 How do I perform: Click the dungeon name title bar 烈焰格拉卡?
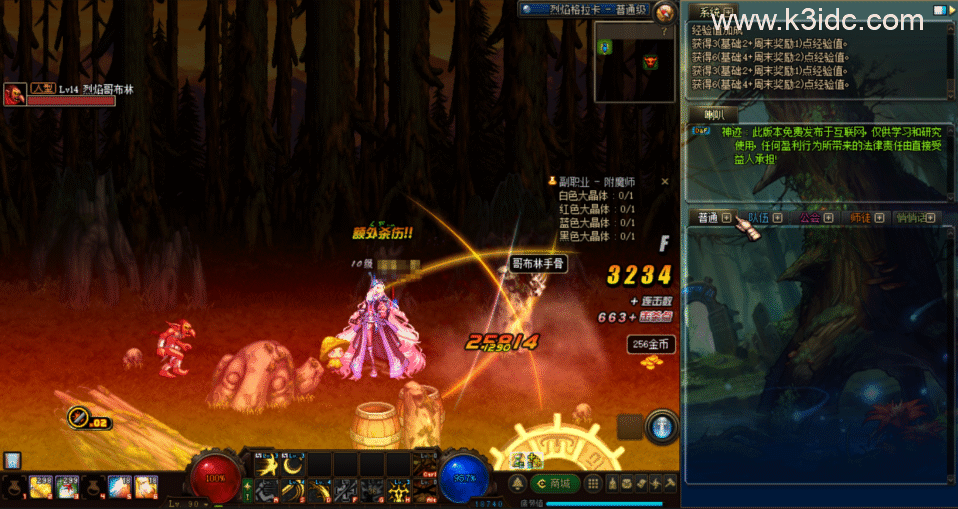click(x=585, y=10)
